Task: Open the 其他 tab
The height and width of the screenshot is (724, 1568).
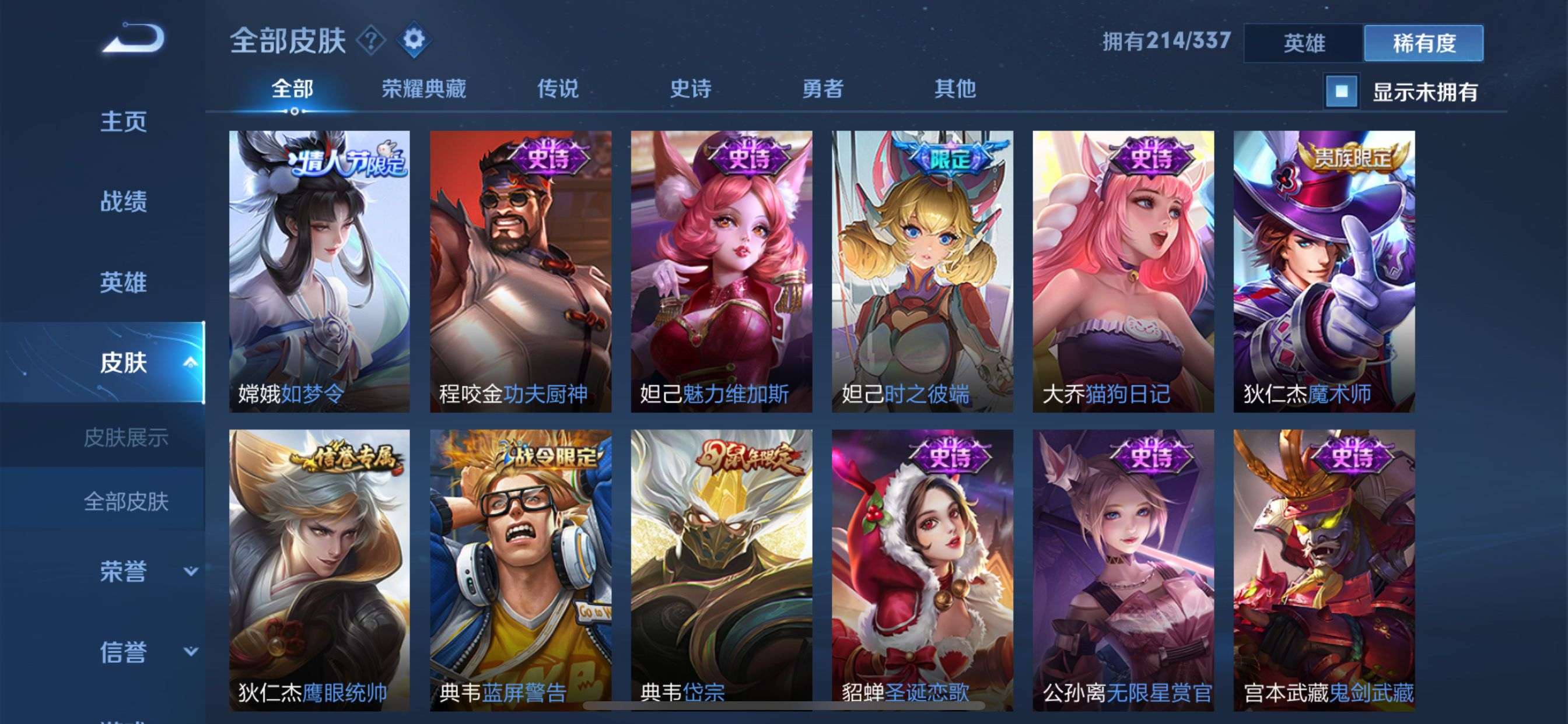Action: [x=956, y=89]
